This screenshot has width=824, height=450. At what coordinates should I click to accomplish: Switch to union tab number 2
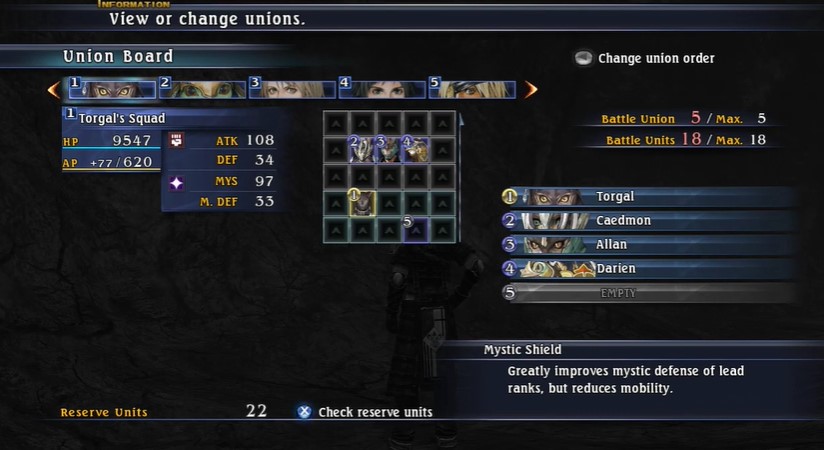202,89
